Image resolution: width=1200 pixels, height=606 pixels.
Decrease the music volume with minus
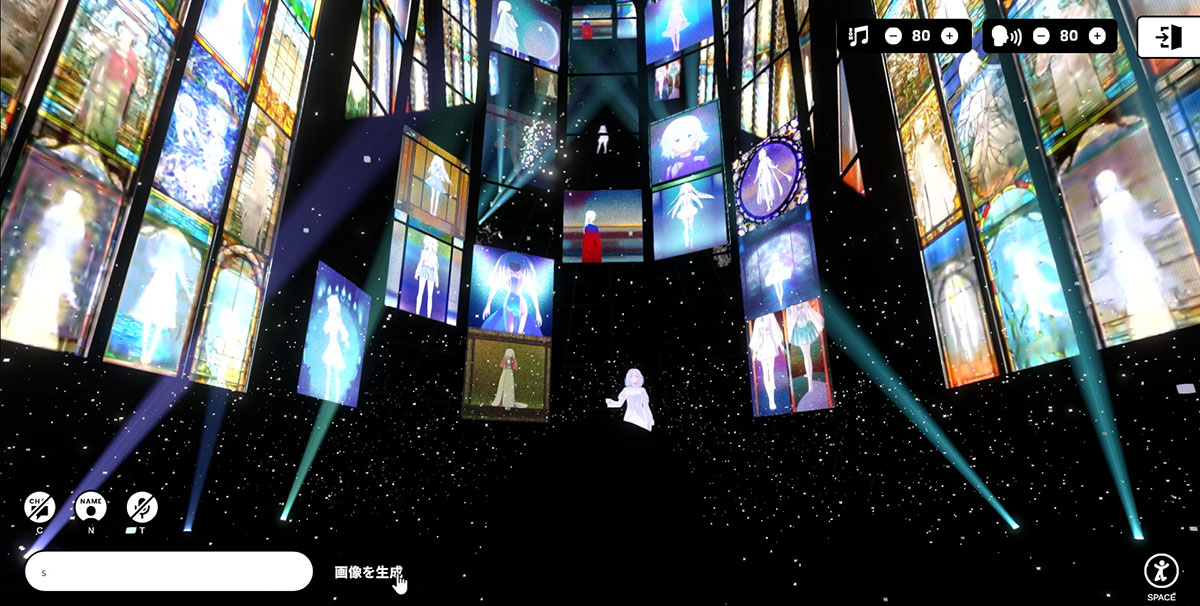point(893,36)
